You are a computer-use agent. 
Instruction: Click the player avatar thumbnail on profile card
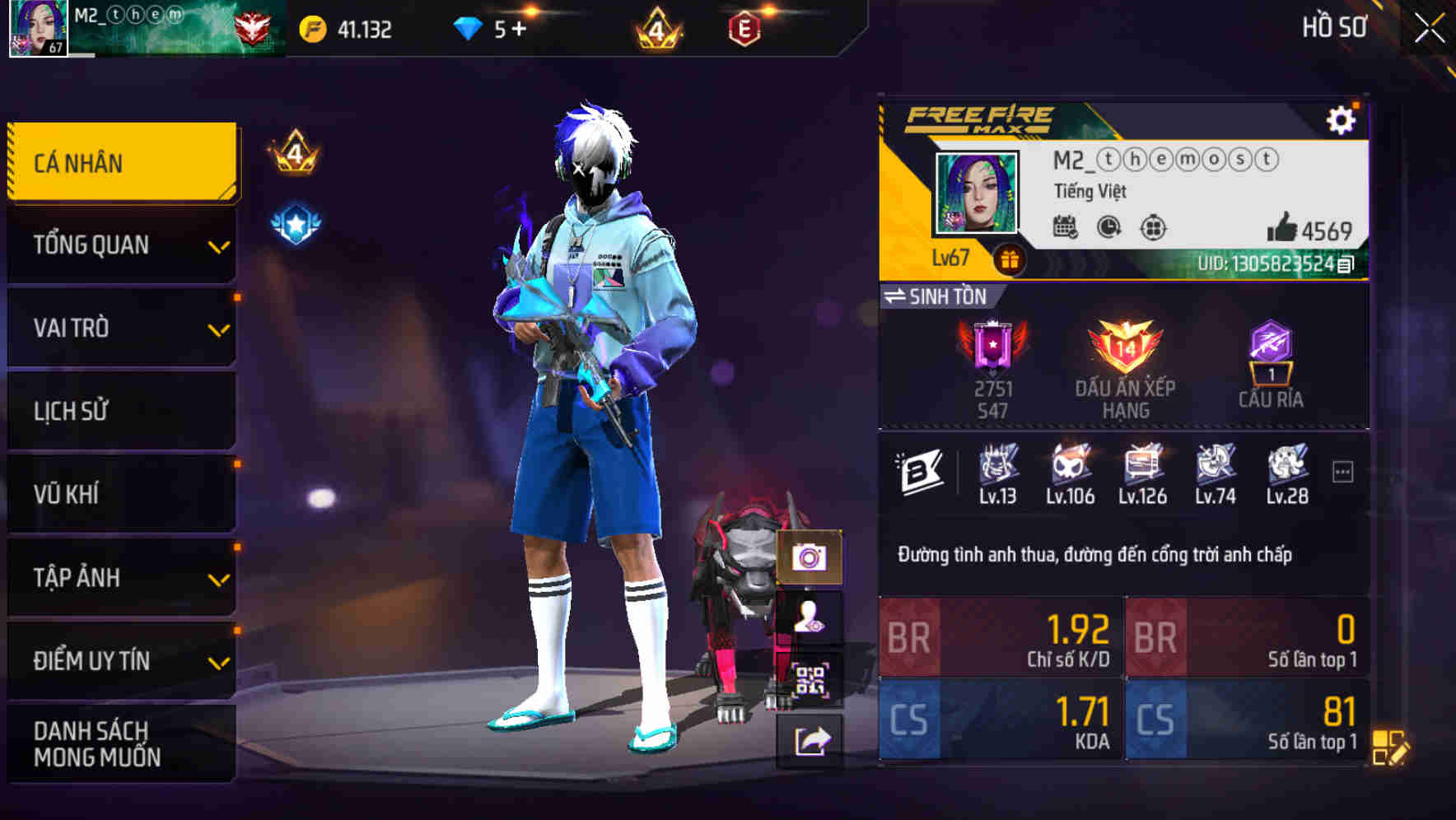pos(975,191)
